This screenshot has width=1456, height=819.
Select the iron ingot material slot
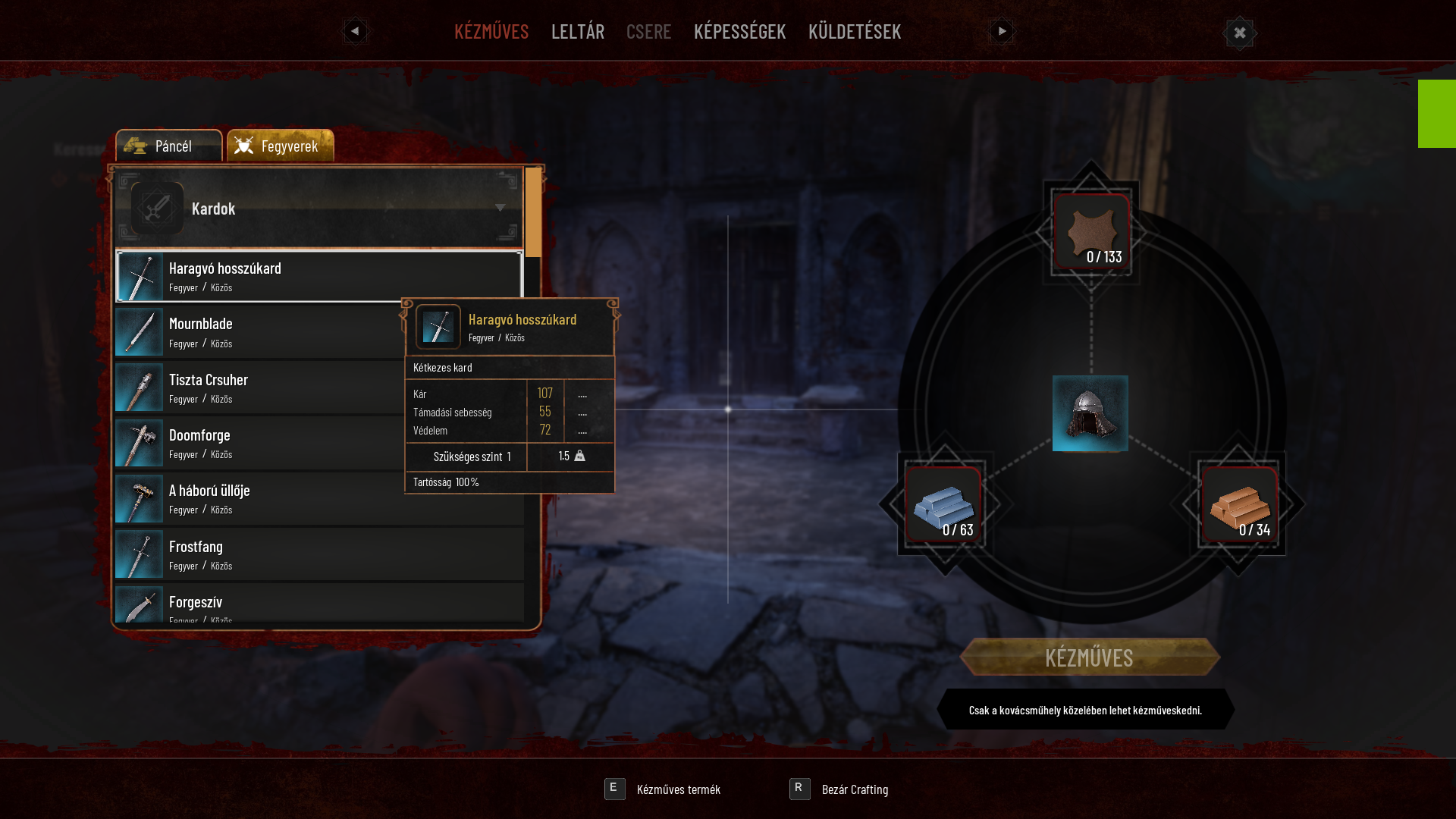coord(943,505)
